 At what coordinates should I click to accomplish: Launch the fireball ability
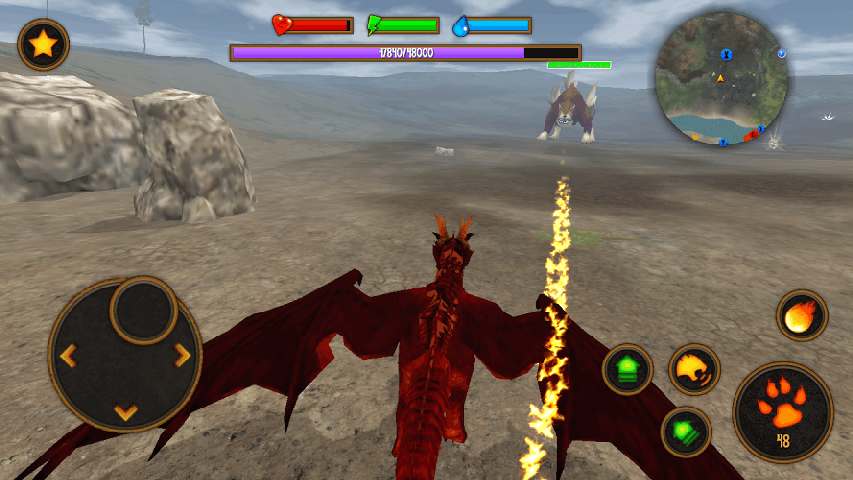[802, 316]
